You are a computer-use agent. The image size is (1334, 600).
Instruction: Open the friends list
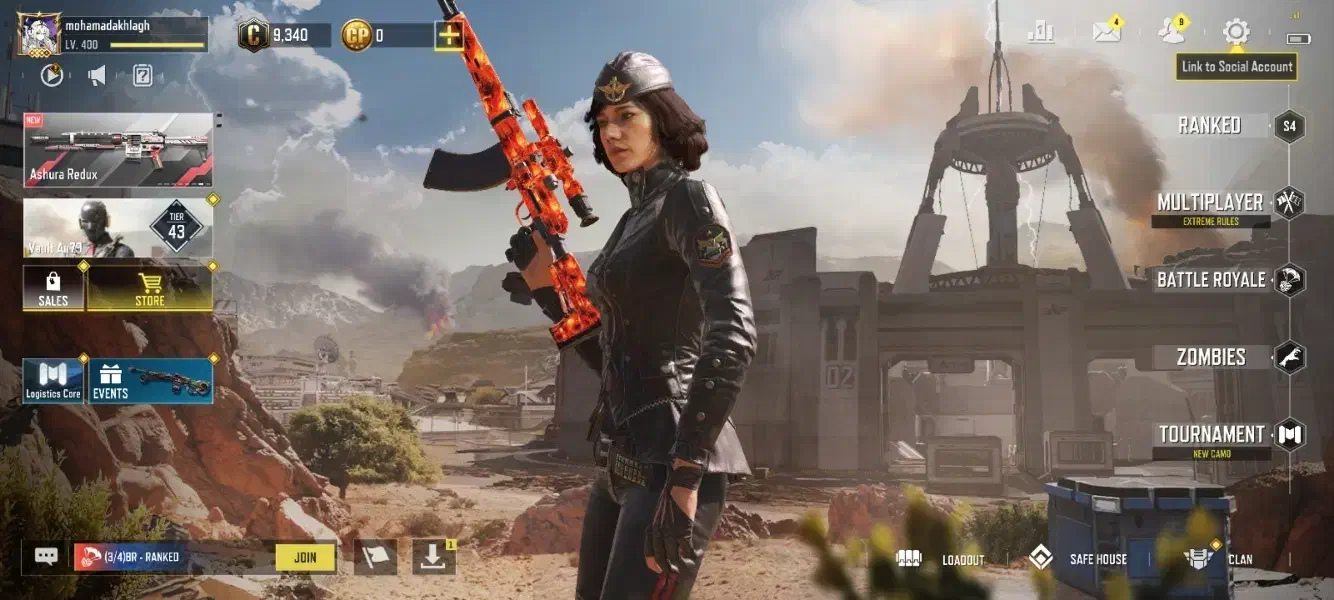[1171, 32]
